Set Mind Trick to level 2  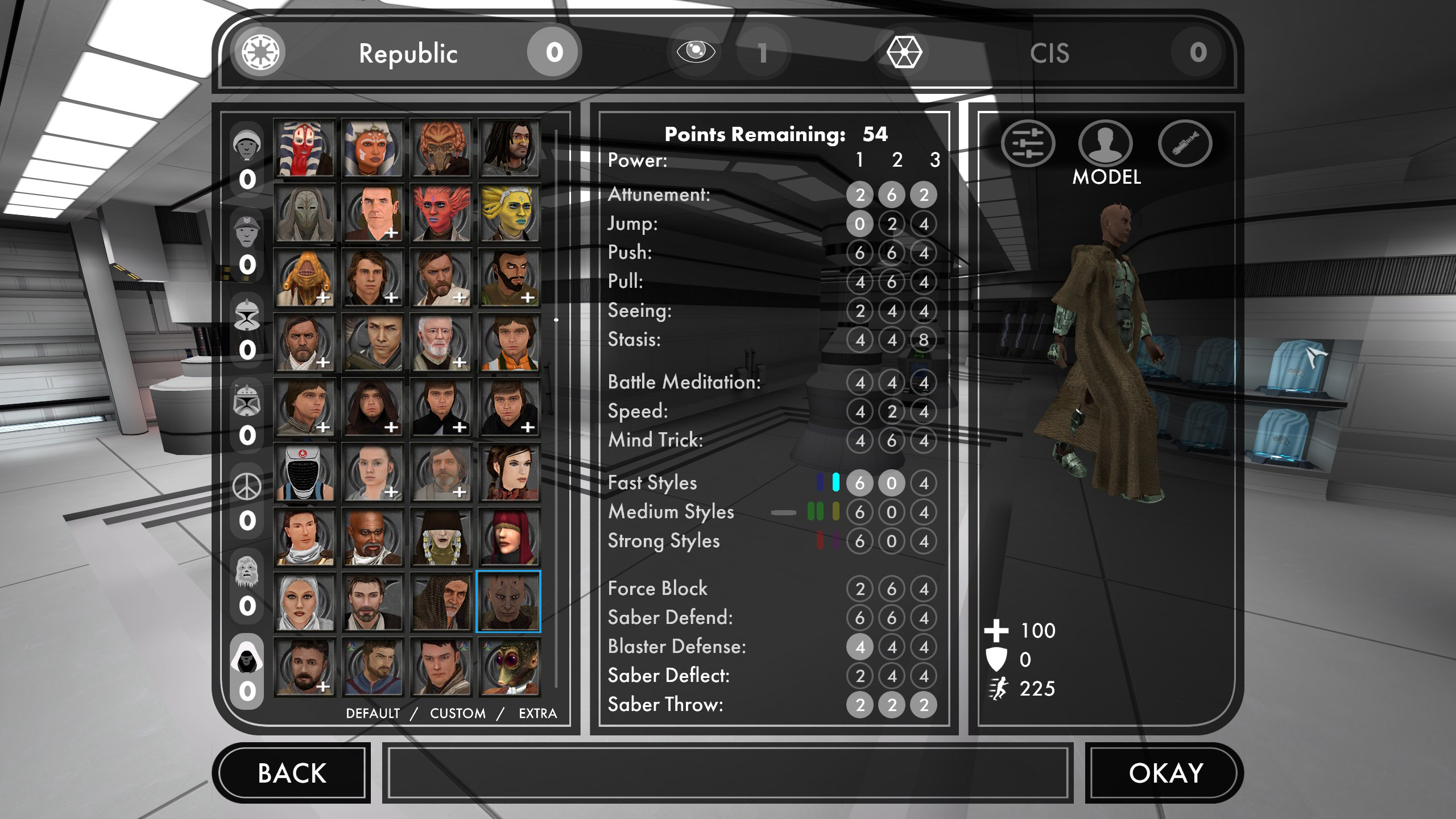(x=891, y=440)
